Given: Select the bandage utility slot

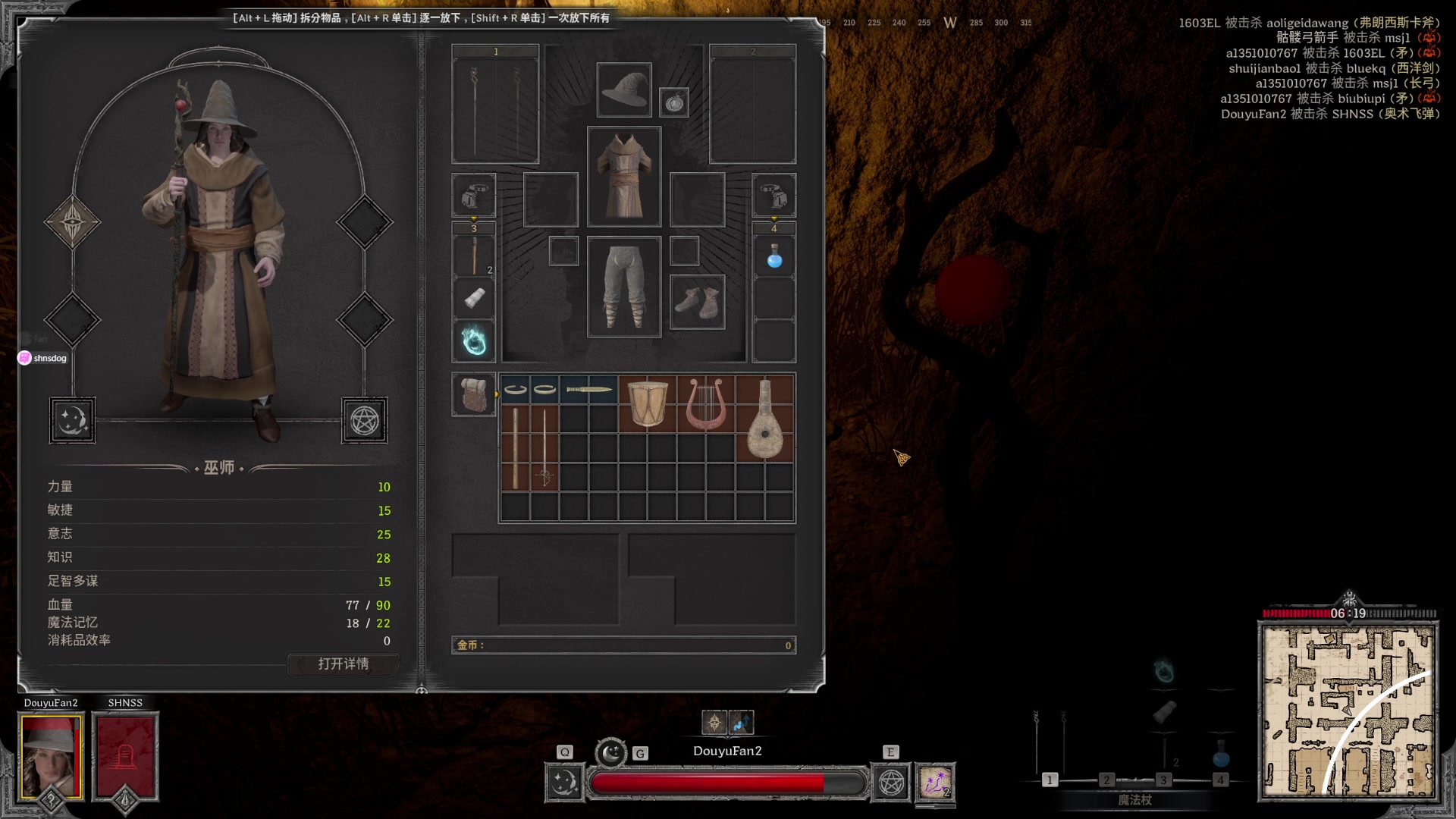Looking at the screenshot, I should point(474,298).
